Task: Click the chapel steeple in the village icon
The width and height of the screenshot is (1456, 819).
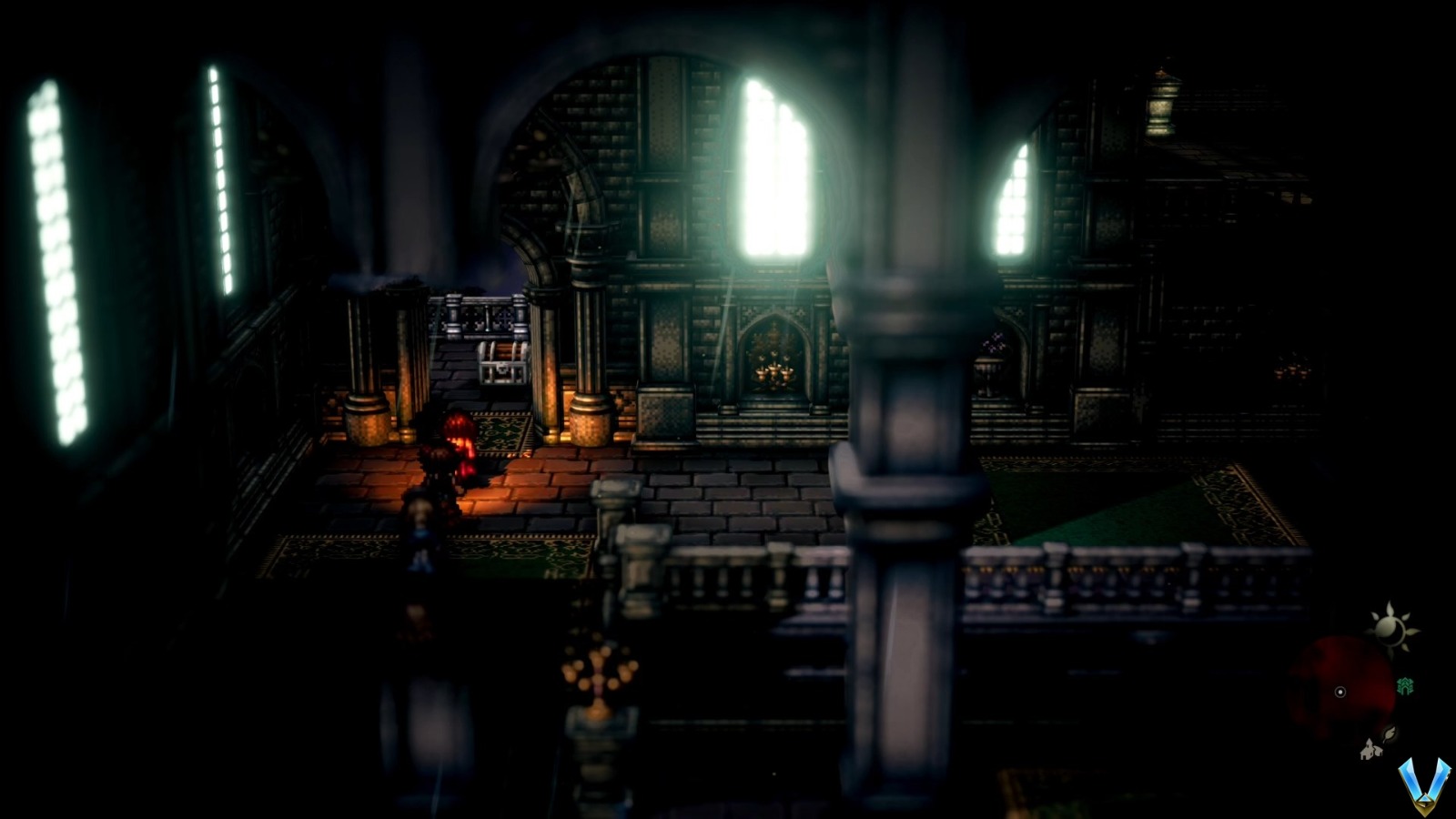Action: (1368, 743)
